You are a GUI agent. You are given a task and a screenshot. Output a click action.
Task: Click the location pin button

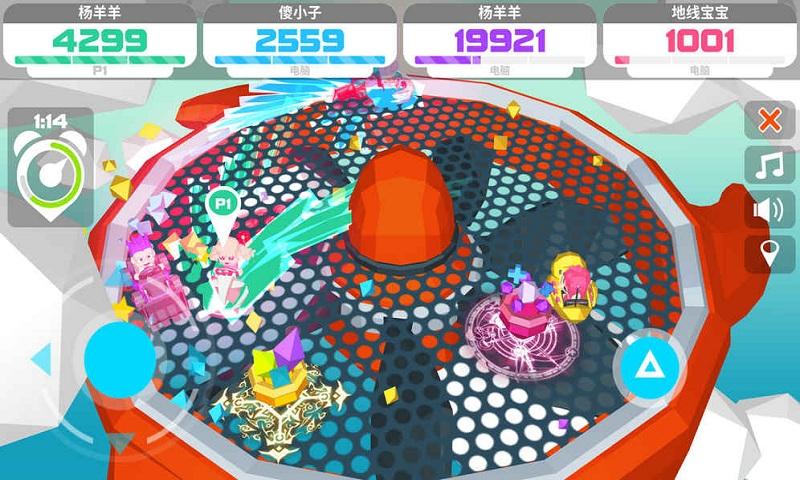[x=770, y=253]
